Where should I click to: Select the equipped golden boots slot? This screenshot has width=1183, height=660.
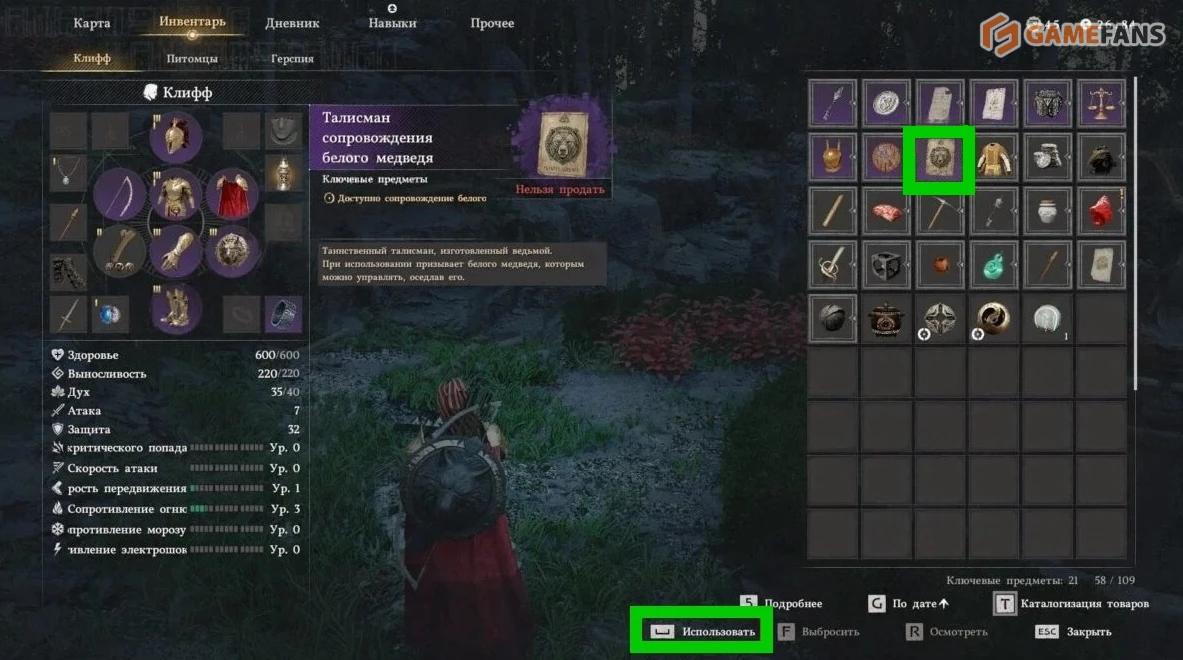[176, 308]
